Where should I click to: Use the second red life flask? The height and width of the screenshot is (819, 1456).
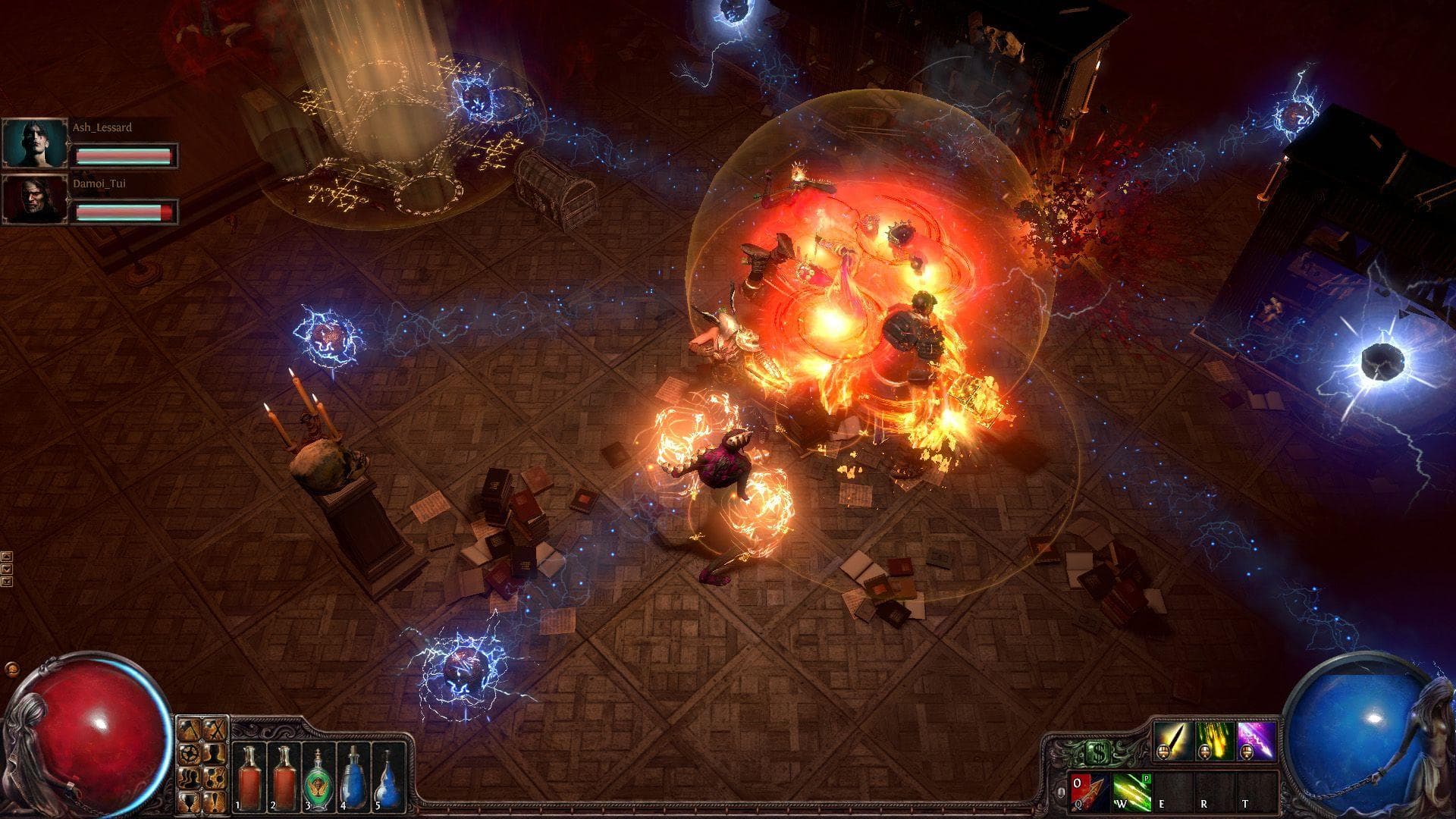pos(285,775)
